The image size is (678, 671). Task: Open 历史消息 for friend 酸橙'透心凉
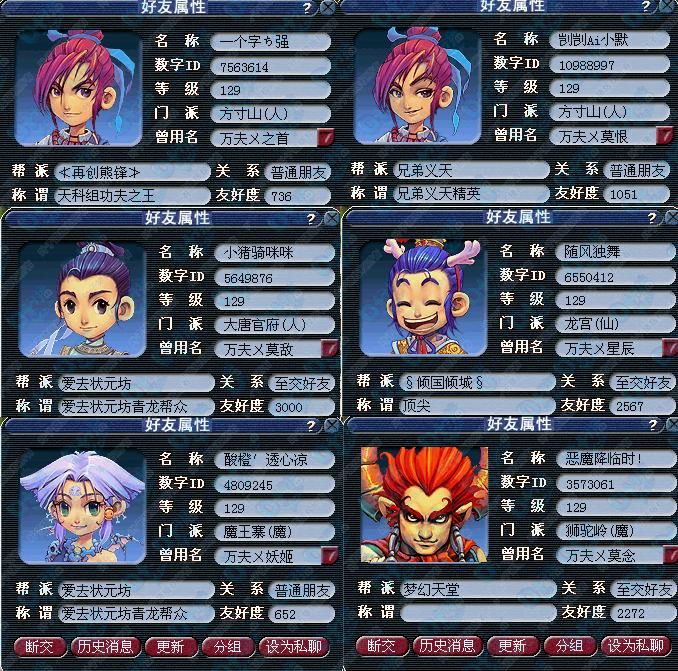point(105,646)
